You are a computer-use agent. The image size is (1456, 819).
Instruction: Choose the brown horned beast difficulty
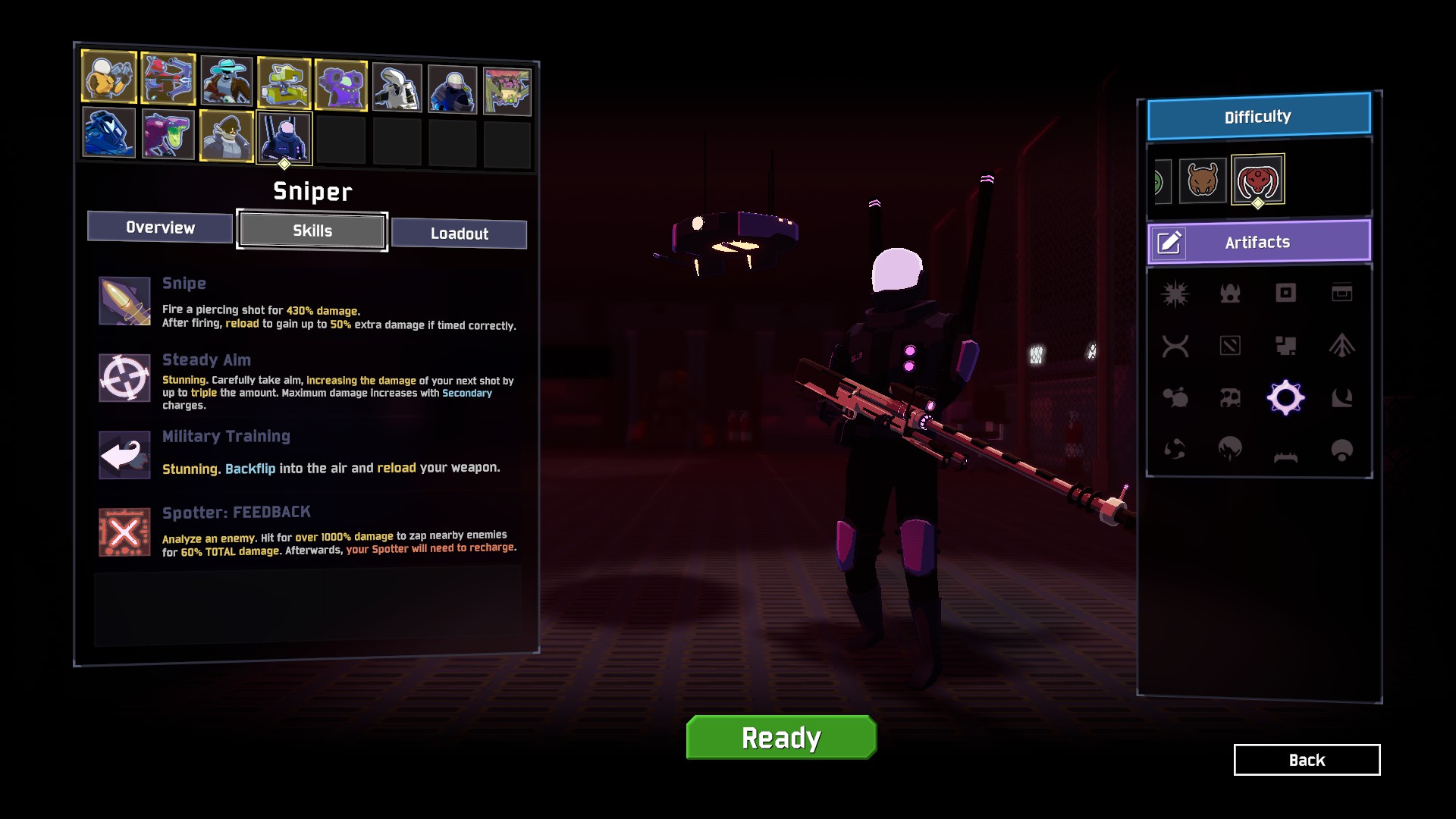1202,180
